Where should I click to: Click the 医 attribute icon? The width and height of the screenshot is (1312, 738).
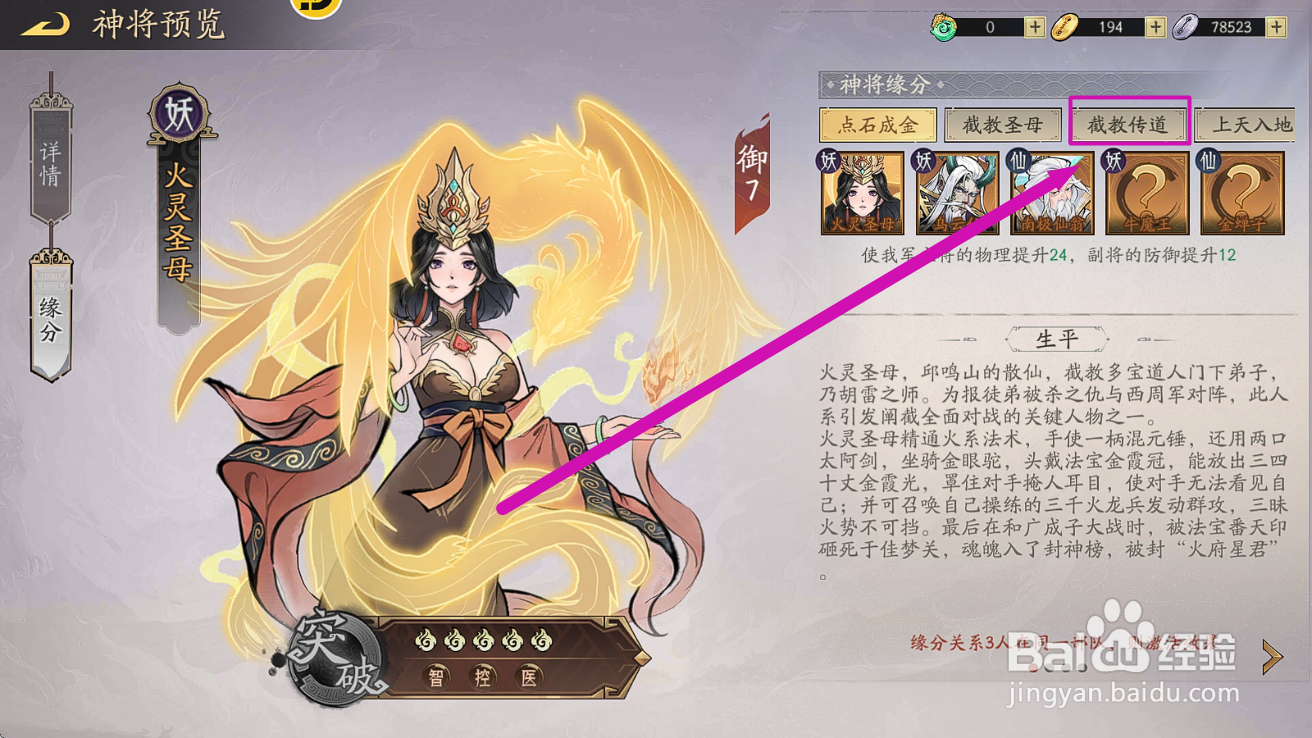point(527,677)
